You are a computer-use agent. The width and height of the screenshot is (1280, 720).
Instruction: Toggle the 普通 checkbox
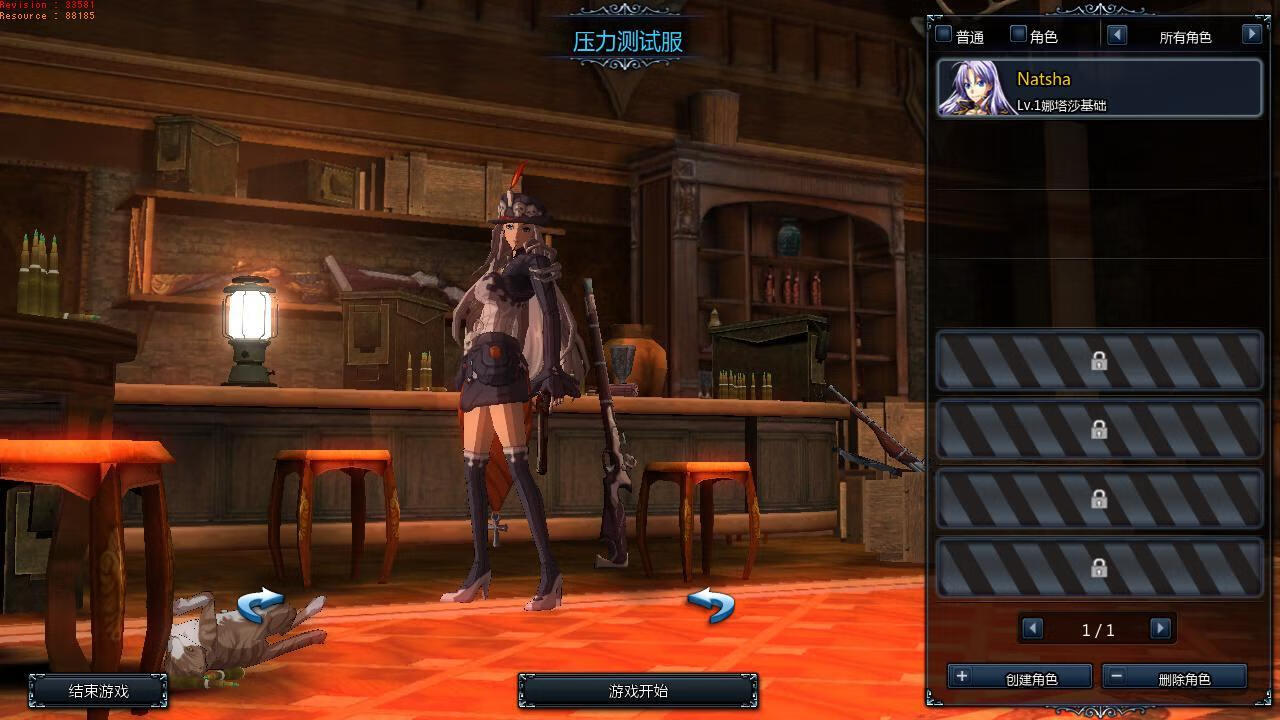[x=944, y=35]
